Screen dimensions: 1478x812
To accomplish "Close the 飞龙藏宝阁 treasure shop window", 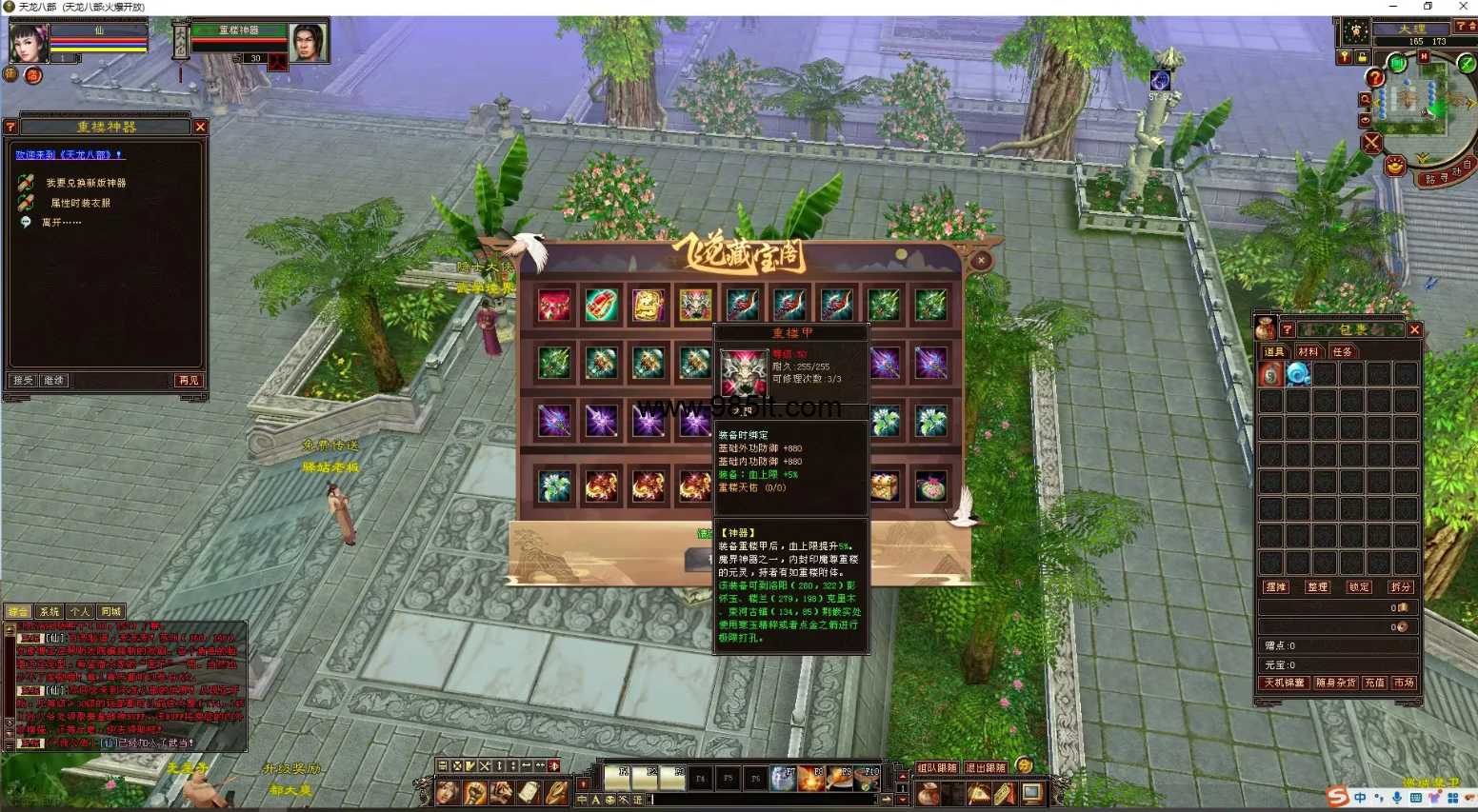I will [981, 260].
